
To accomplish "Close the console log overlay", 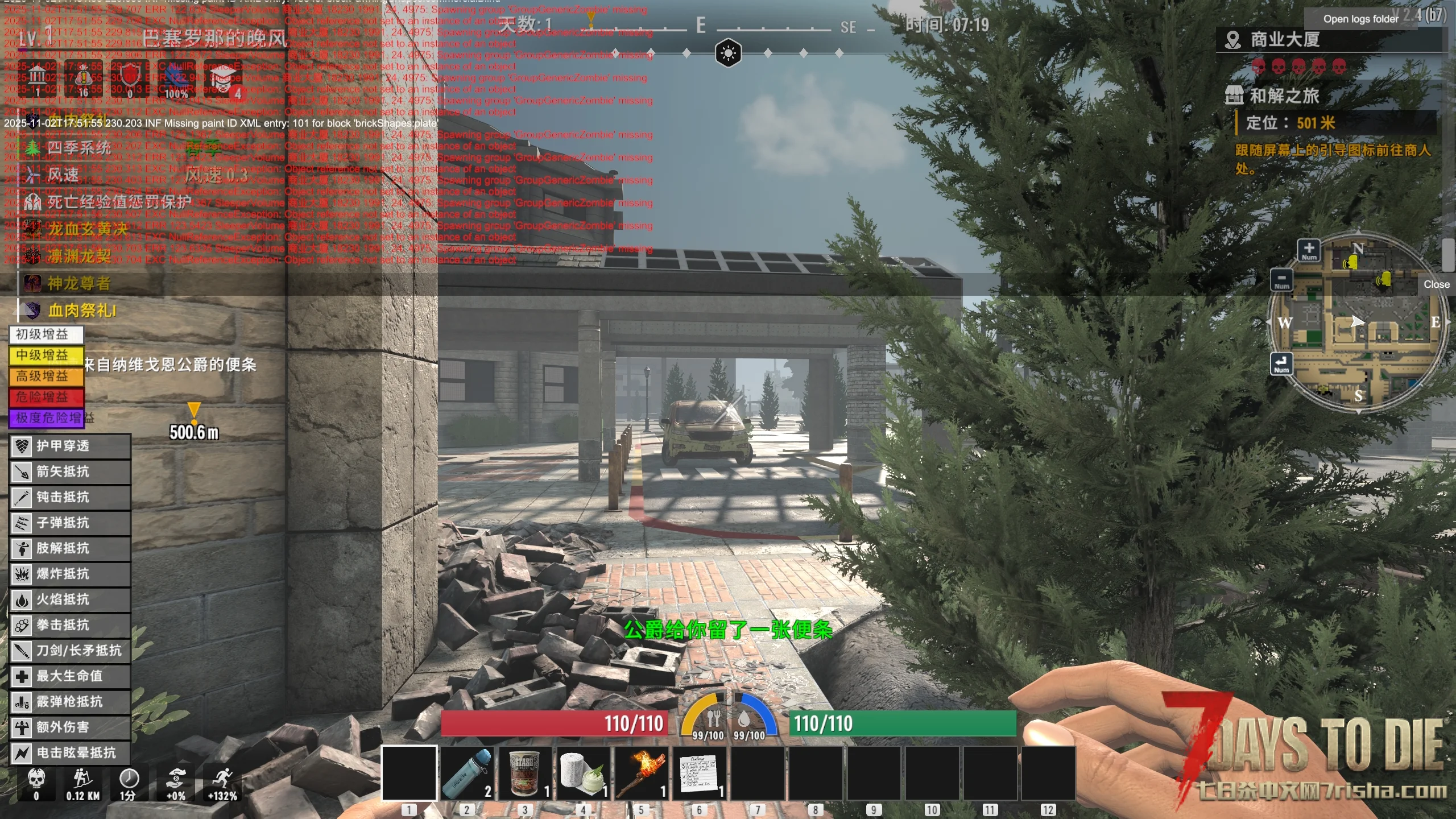I will click(x=1436, y=284).
